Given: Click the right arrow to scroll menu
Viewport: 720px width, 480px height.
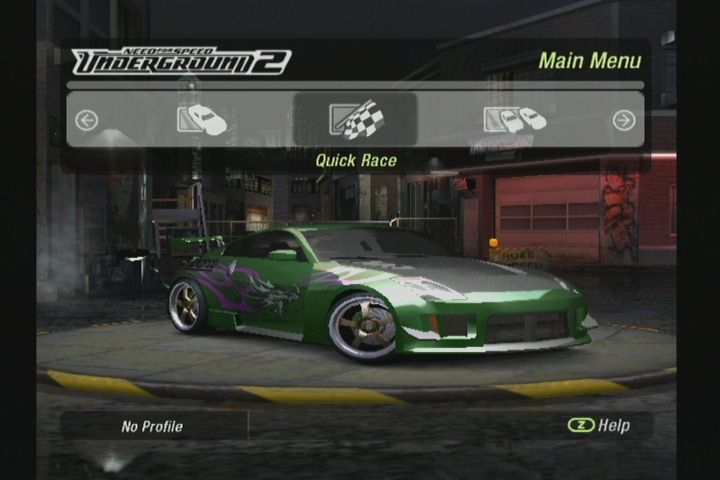Looking at the screenshot, I should coord(624,121).
